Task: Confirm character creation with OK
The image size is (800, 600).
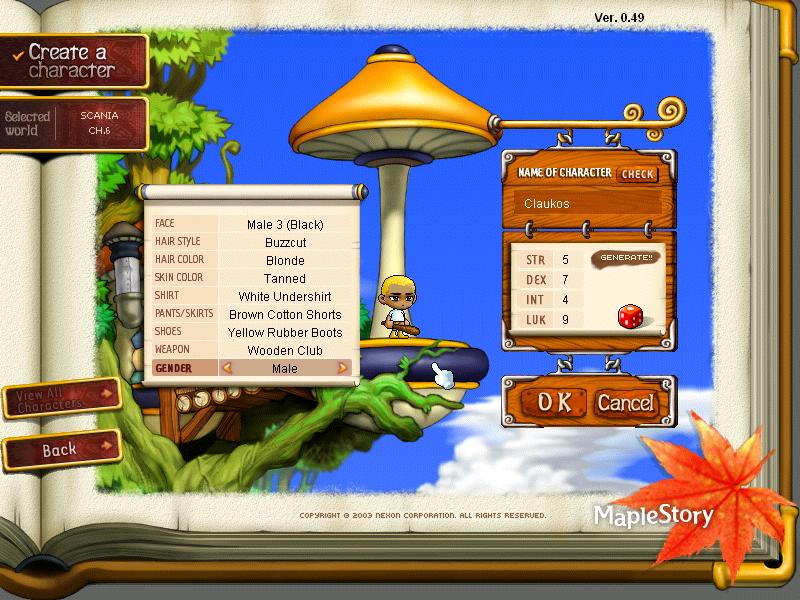Action: pos(553,402)
